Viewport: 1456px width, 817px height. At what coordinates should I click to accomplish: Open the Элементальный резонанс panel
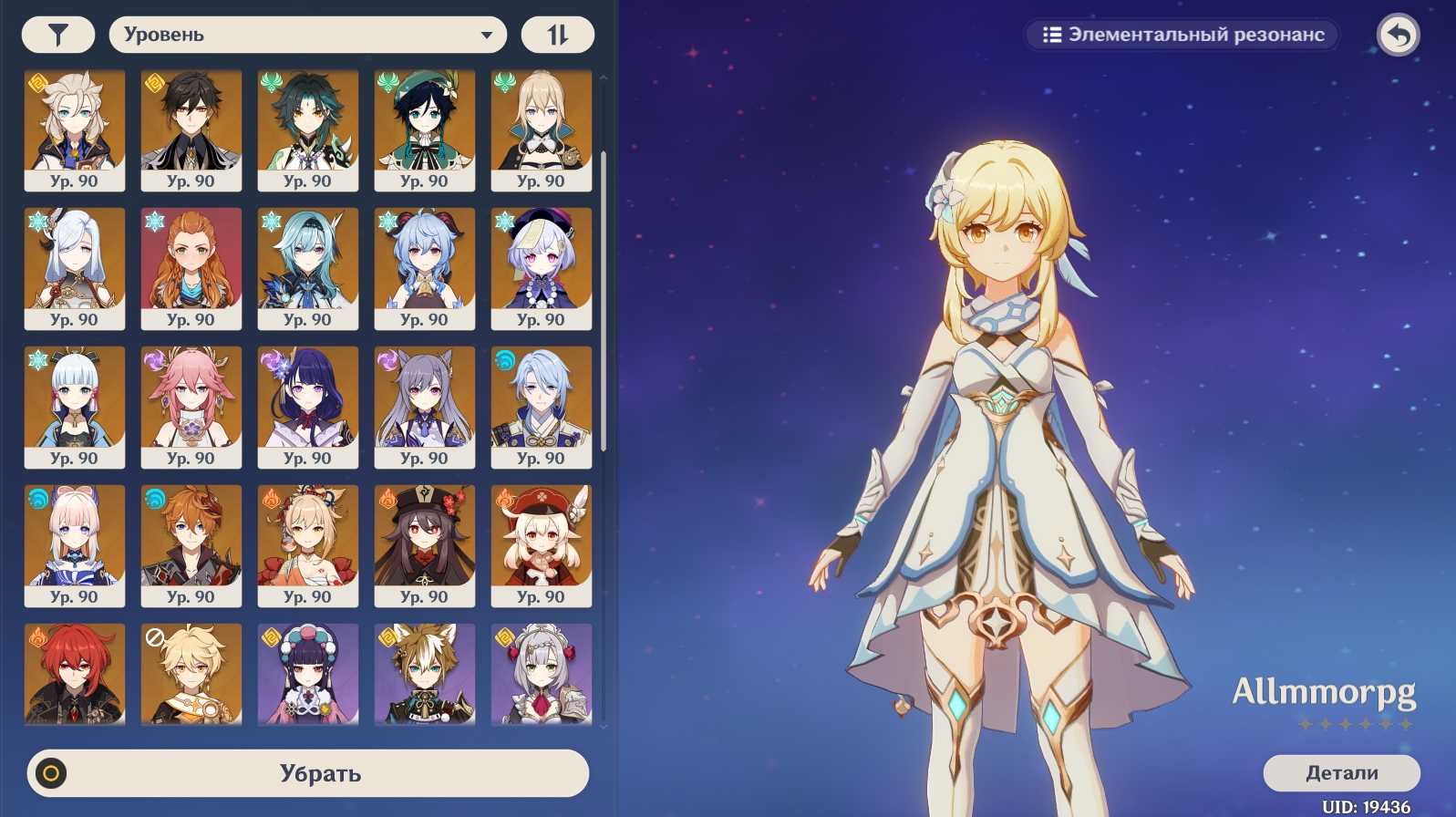click(1182, 35)
